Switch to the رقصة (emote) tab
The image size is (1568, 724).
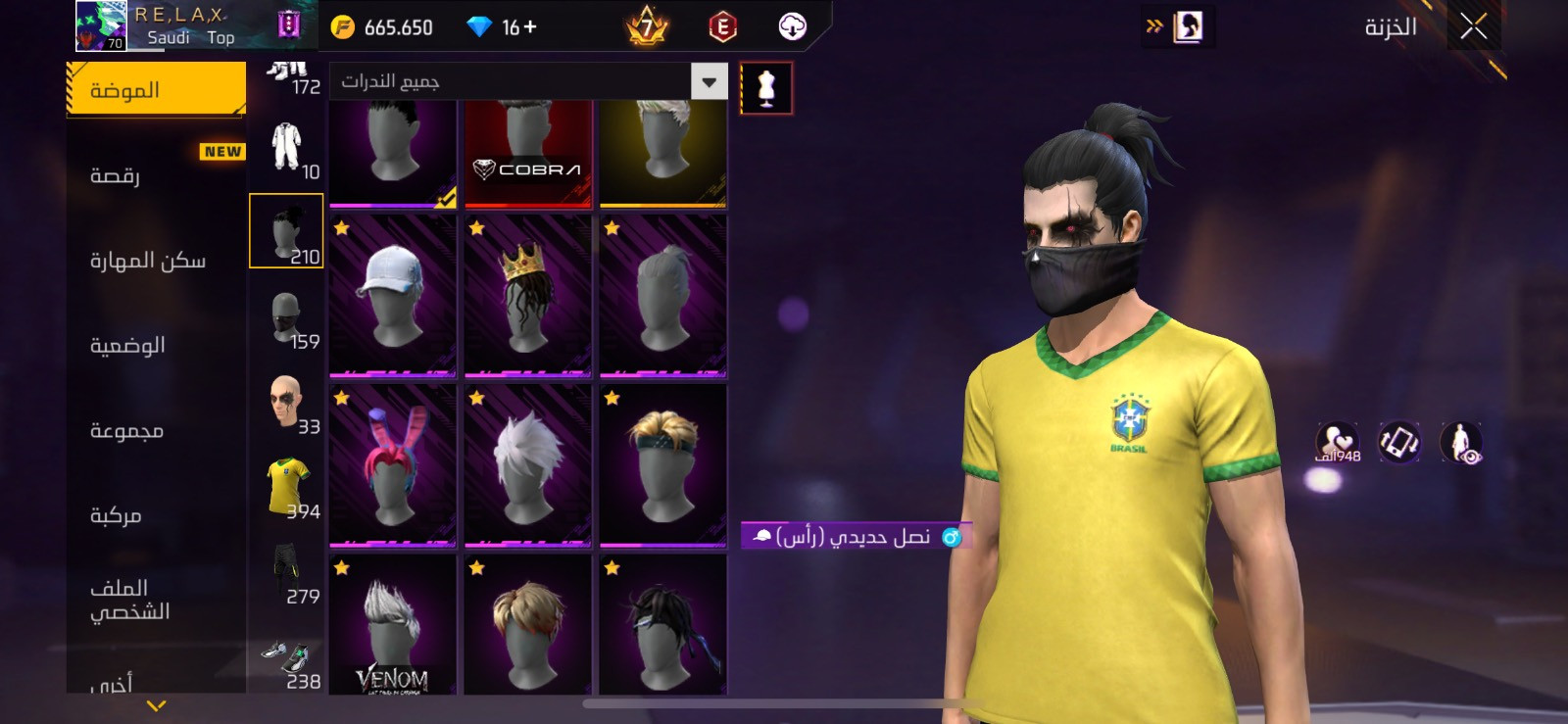click(x=156, y=175)
